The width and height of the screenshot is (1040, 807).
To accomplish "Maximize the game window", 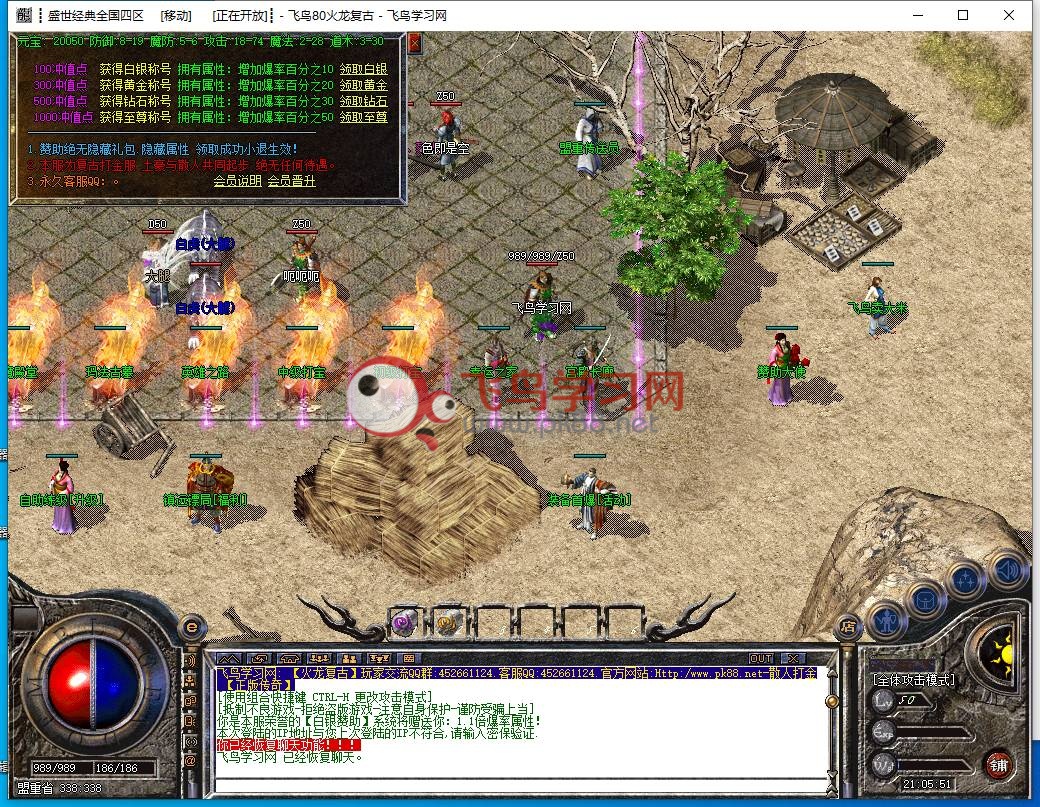I will point(962,15).
